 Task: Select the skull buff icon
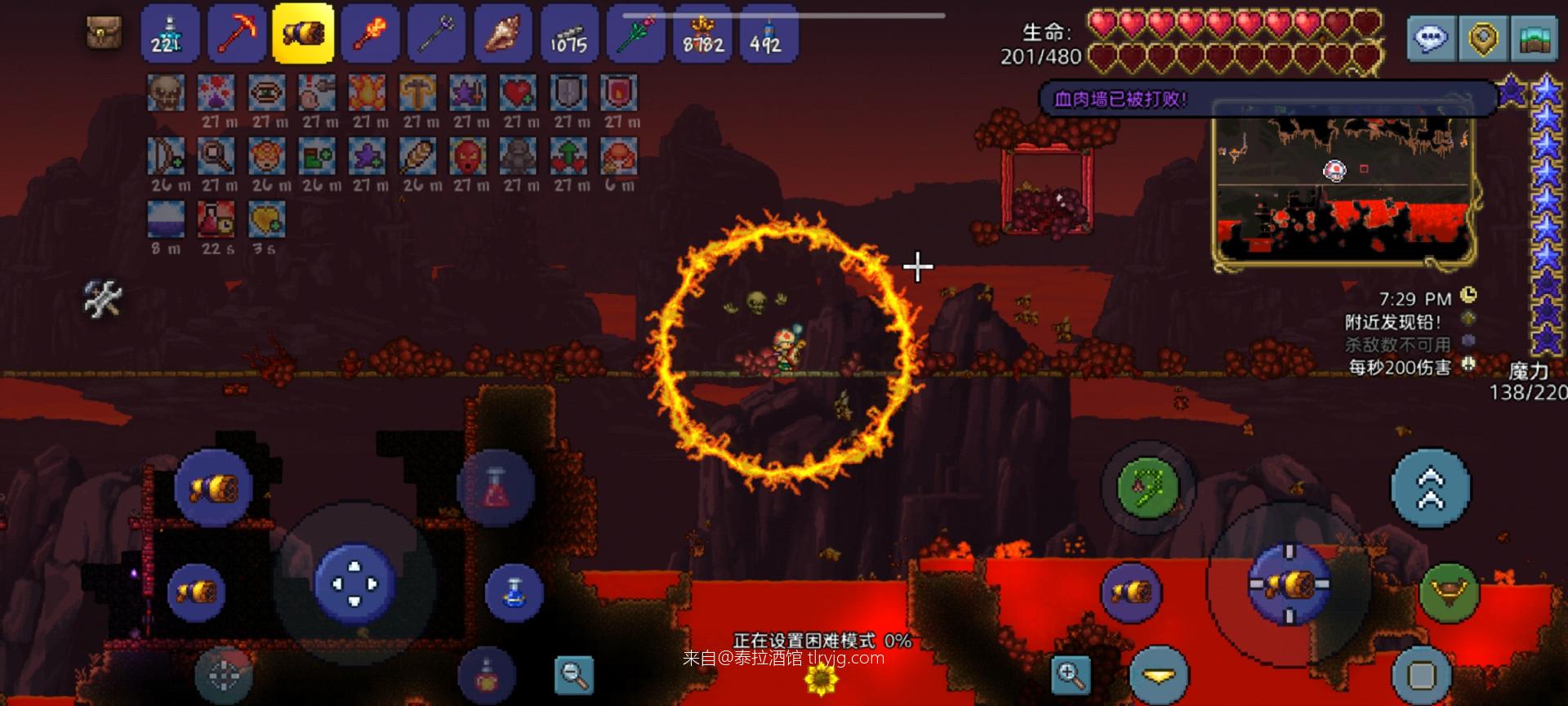[167, 93]
